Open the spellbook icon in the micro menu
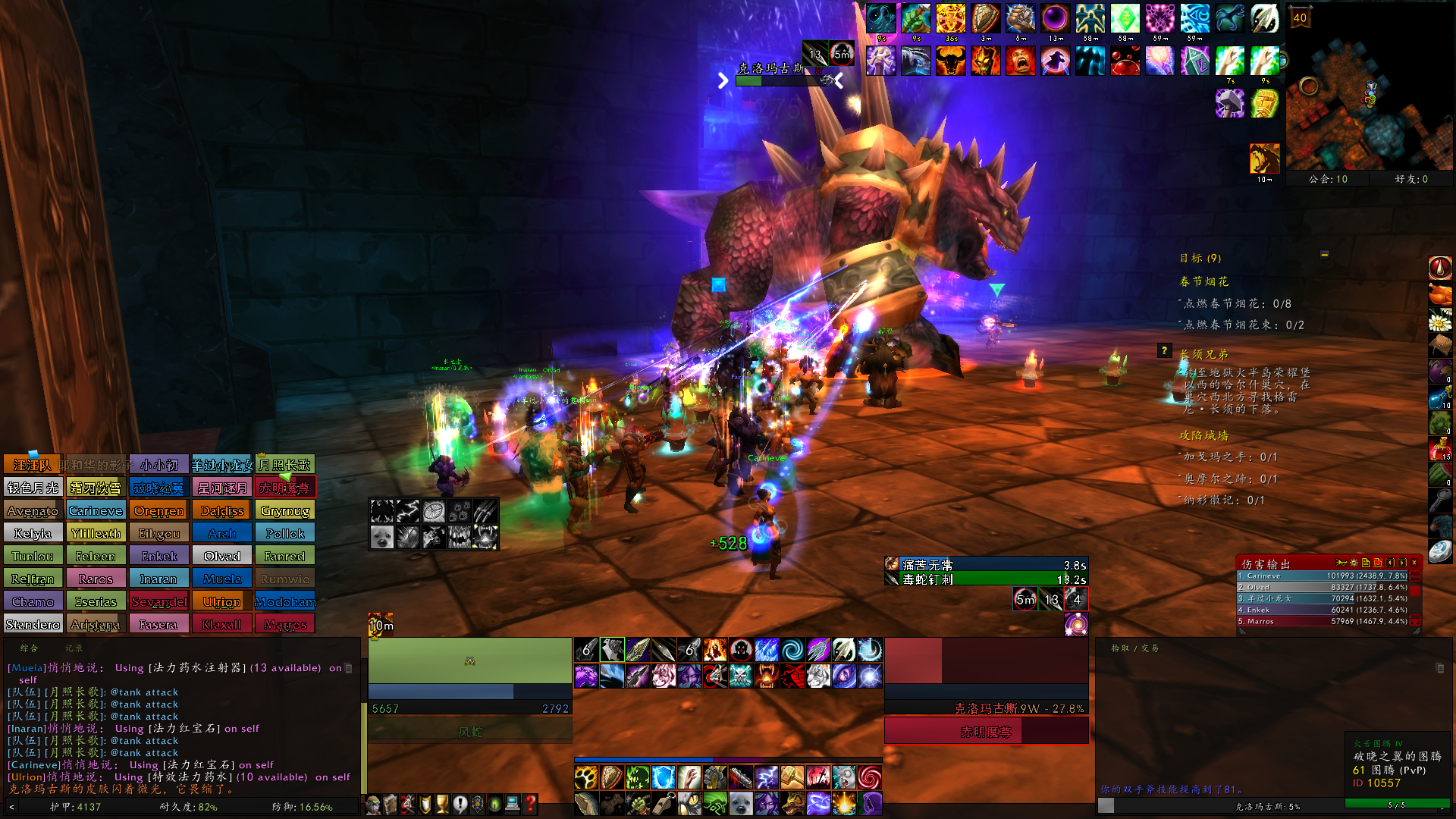1456x819 pixels. pyautogui.click(x=389, y=805)
